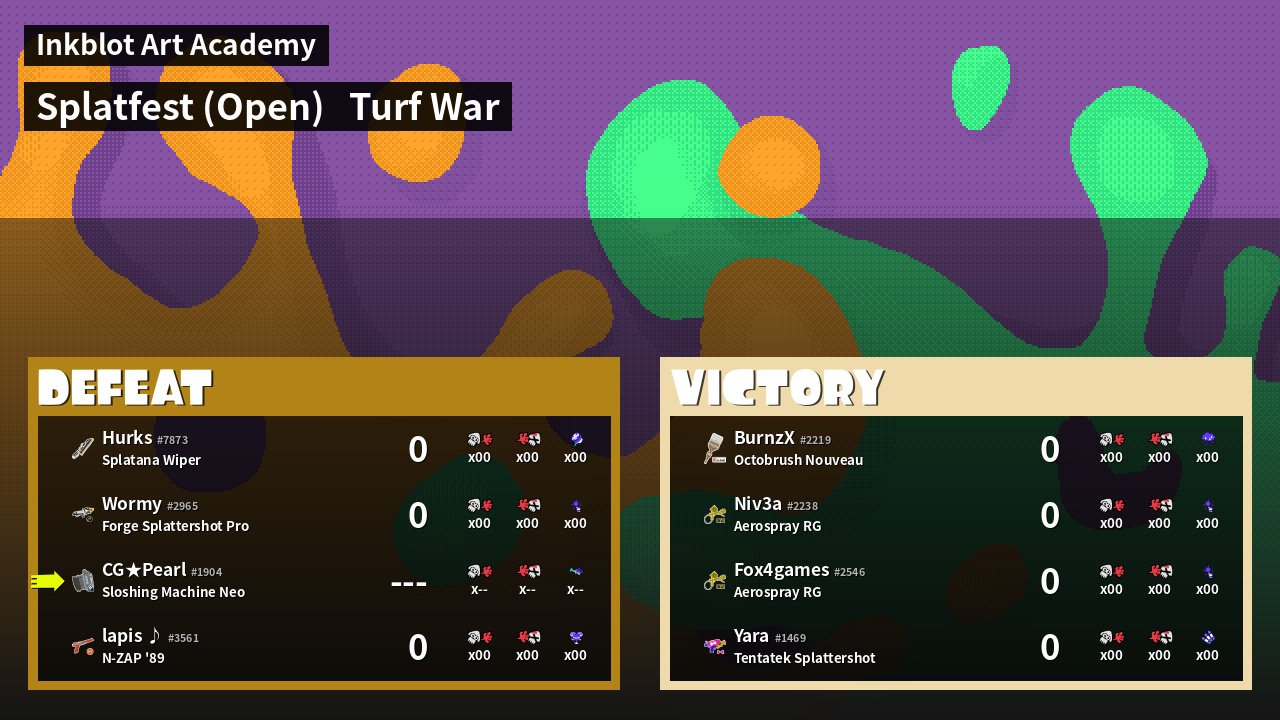Choose Wormy in the Defeat list
The image size is (1280, 720).
pyautogui.click(x=324, y=515)
